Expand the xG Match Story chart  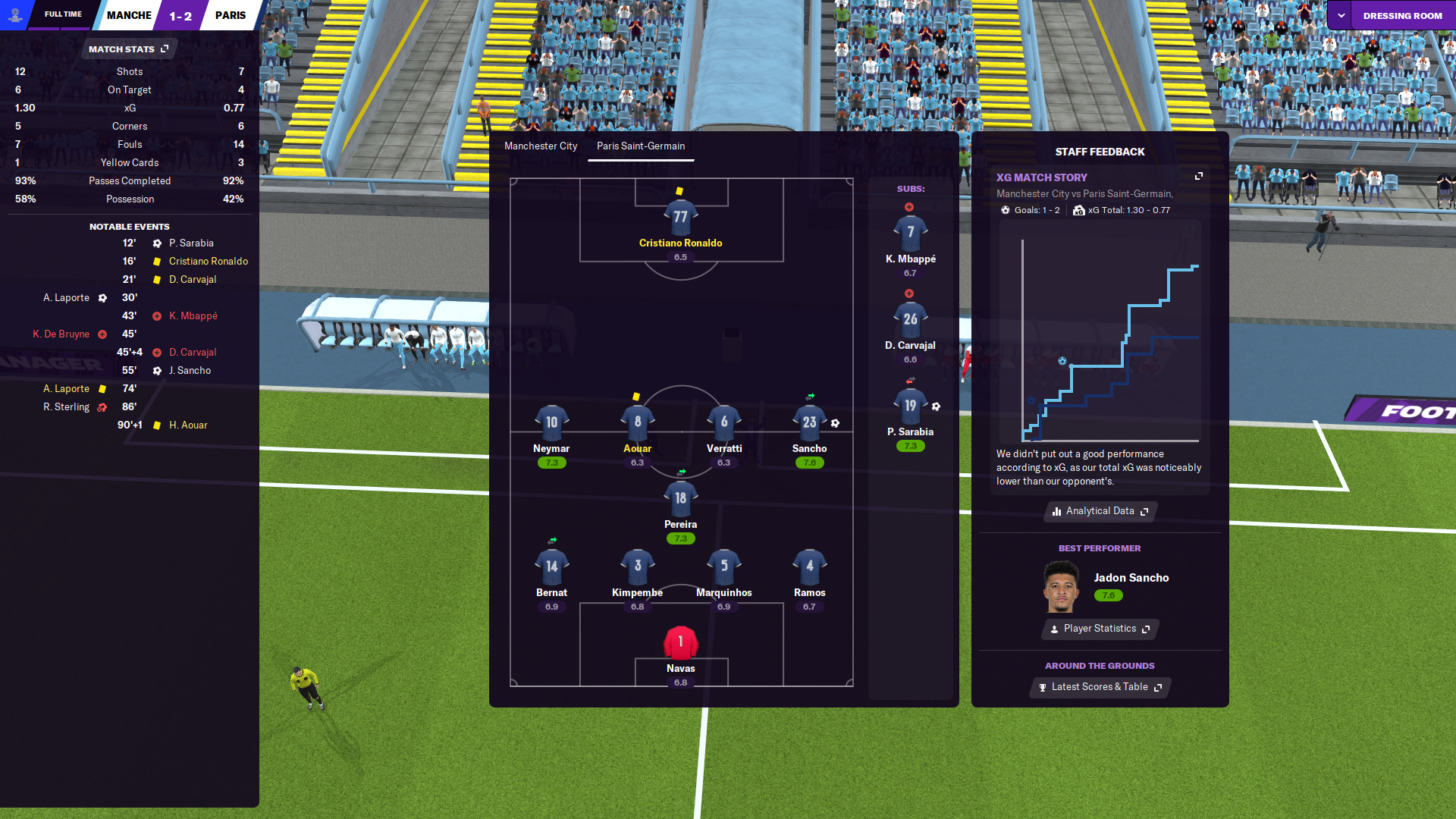coord(1199,176)
